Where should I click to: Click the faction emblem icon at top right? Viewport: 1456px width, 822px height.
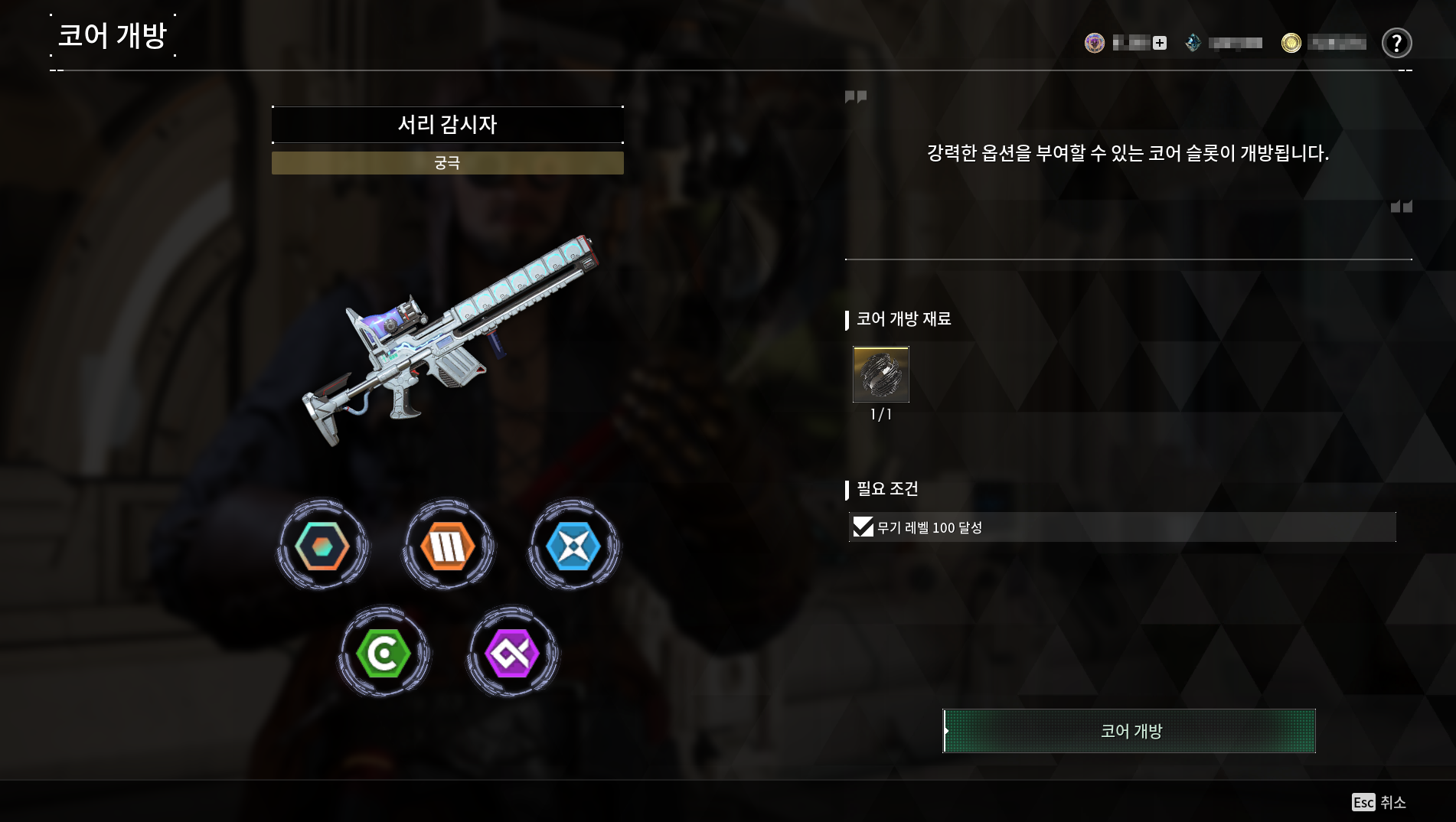point(1095,43)
